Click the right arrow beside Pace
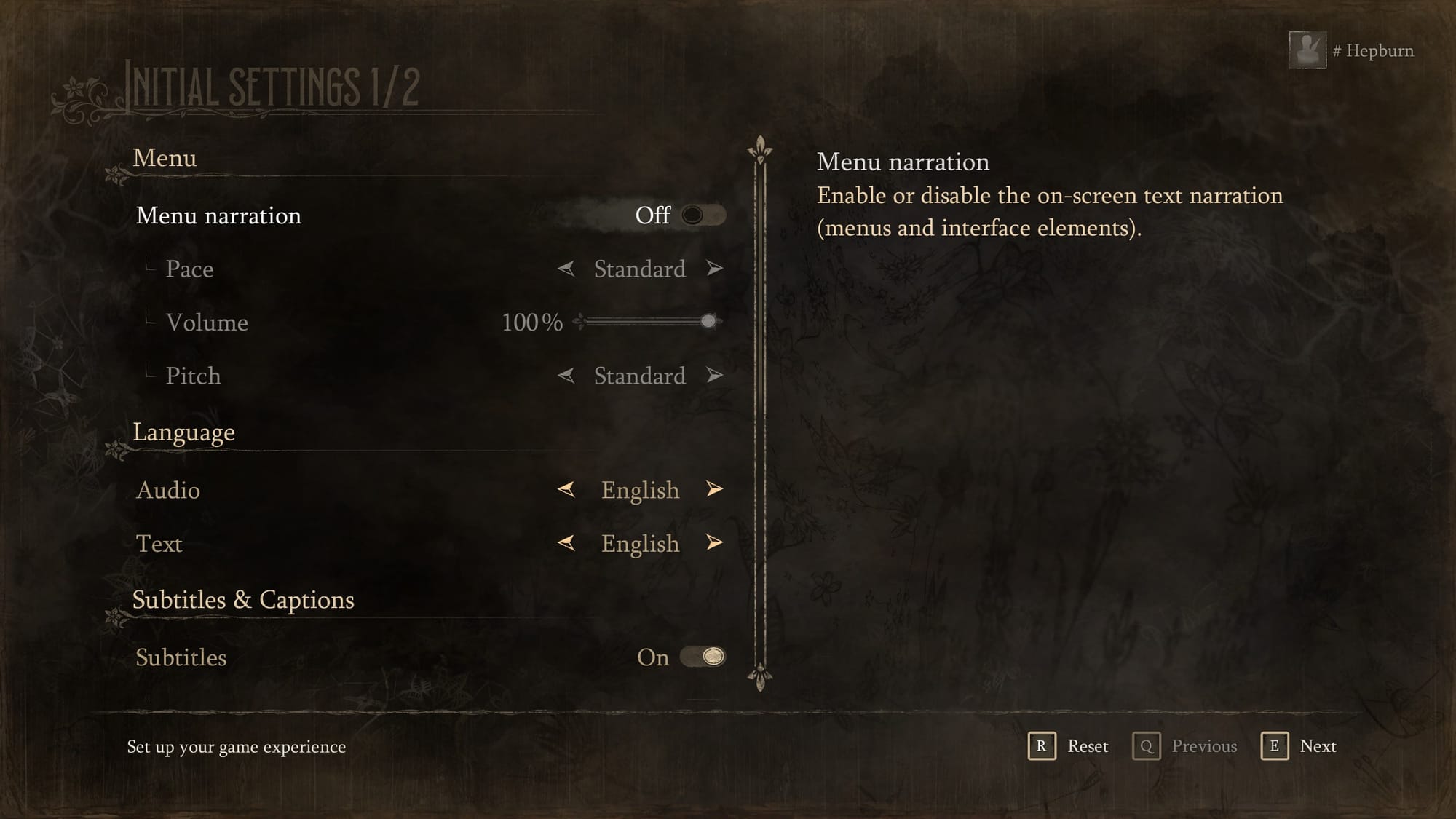 point(713,269)
